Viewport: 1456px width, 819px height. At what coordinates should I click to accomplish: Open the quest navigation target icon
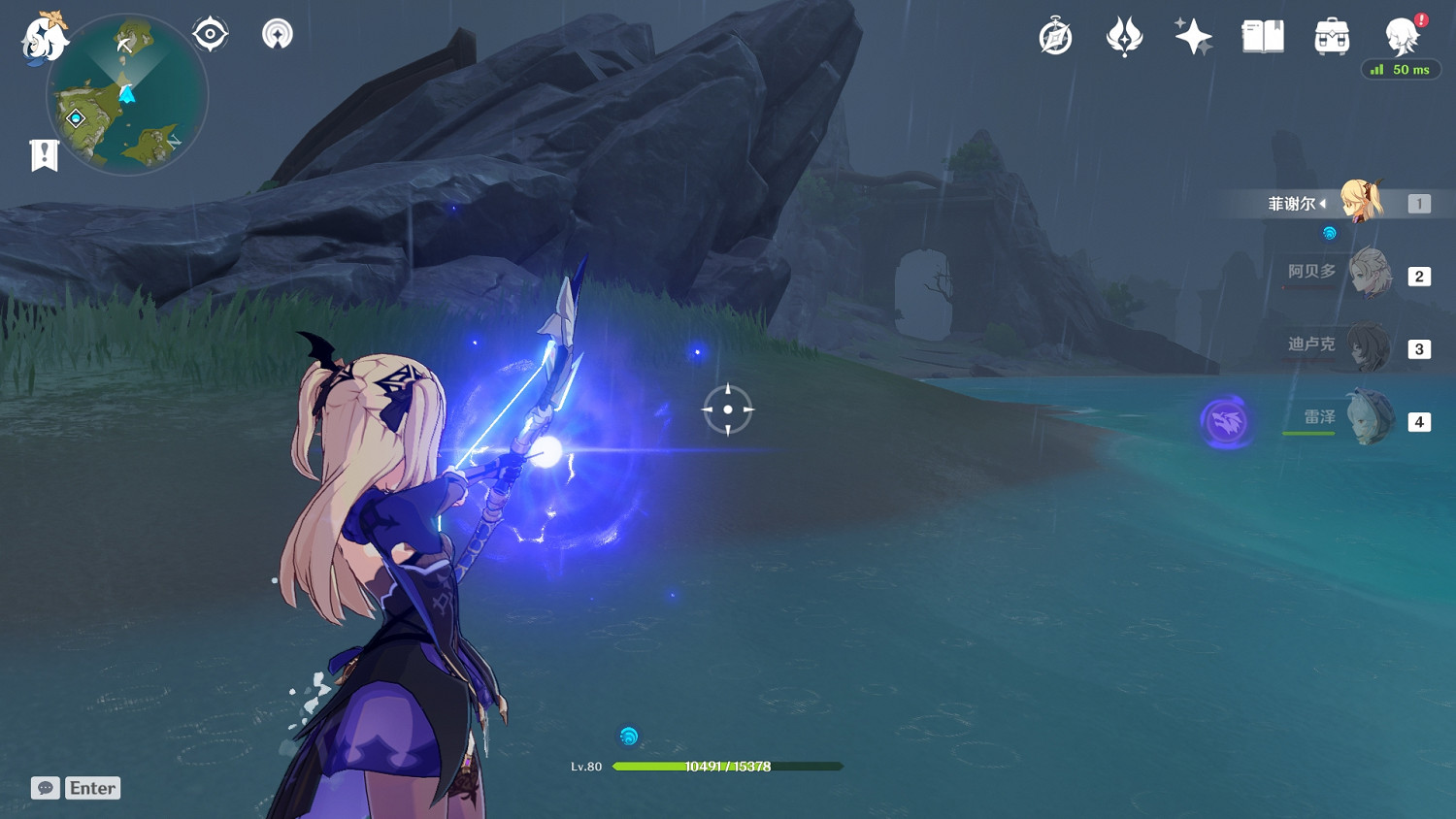210,35
